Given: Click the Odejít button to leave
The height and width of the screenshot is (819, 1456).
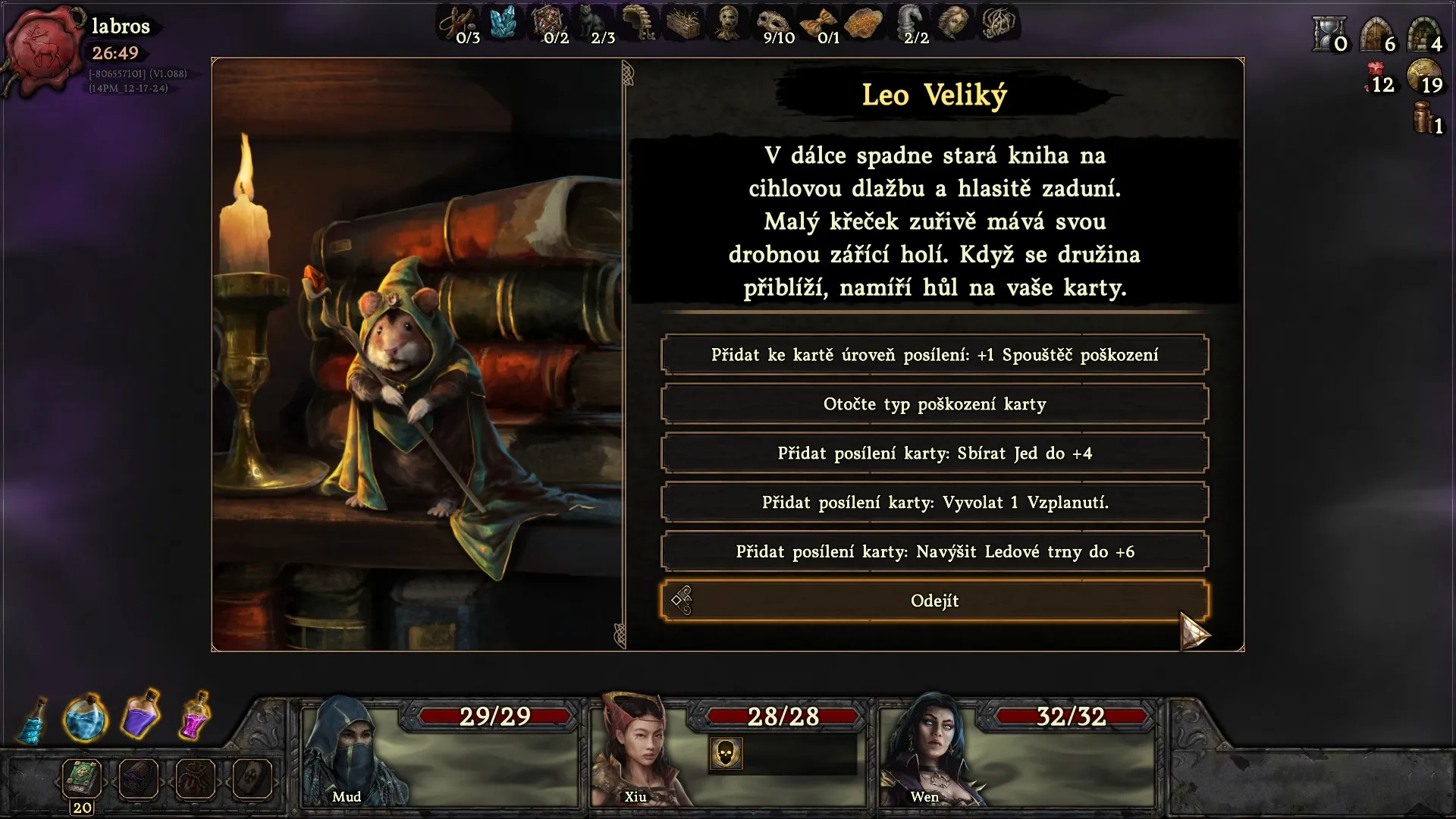Looking at the screenshot, I should tap(934, 601).
